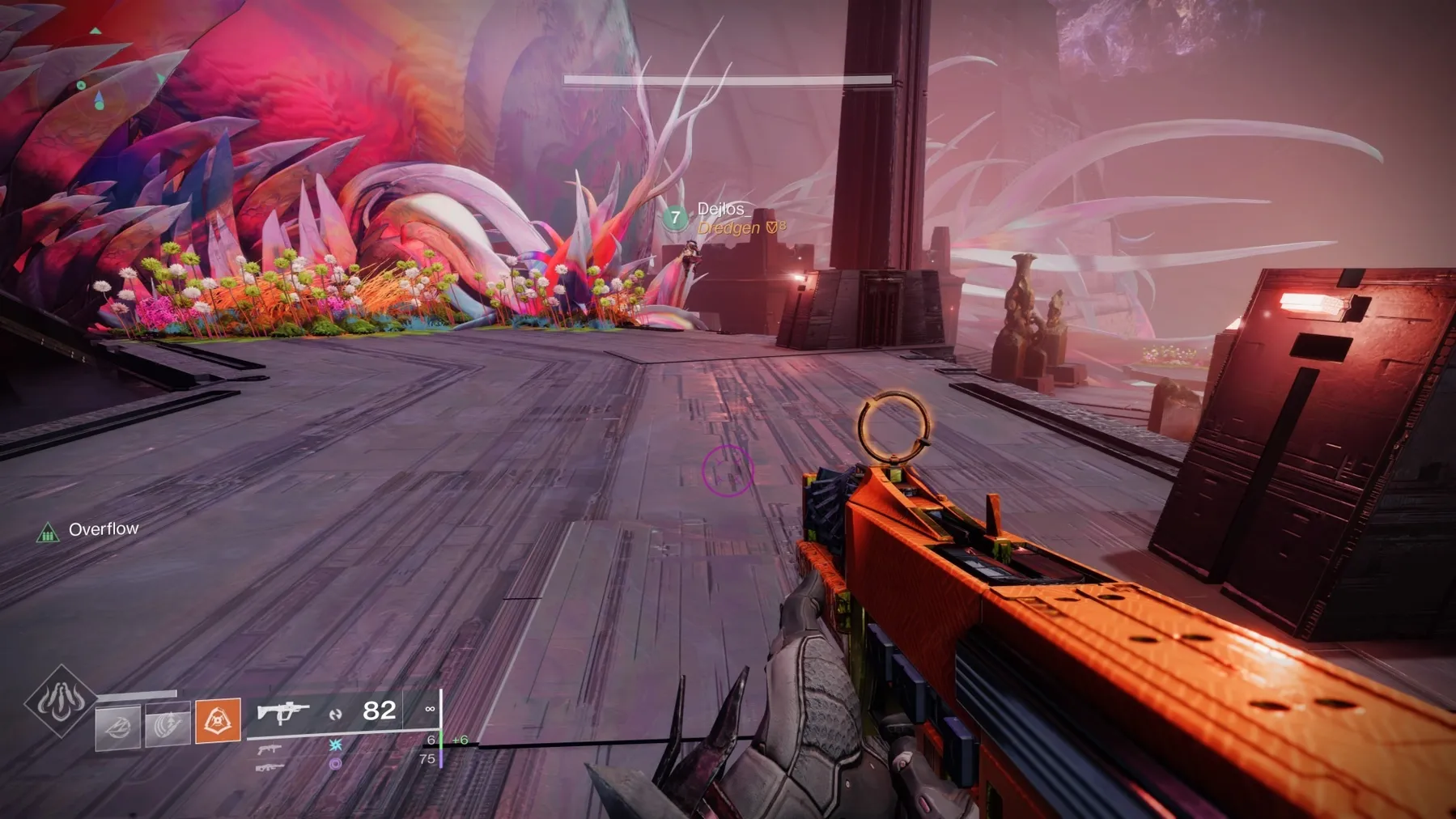Use the orange class ability icon
This screenshot has width=1456, height=819.
coord(218,719)
